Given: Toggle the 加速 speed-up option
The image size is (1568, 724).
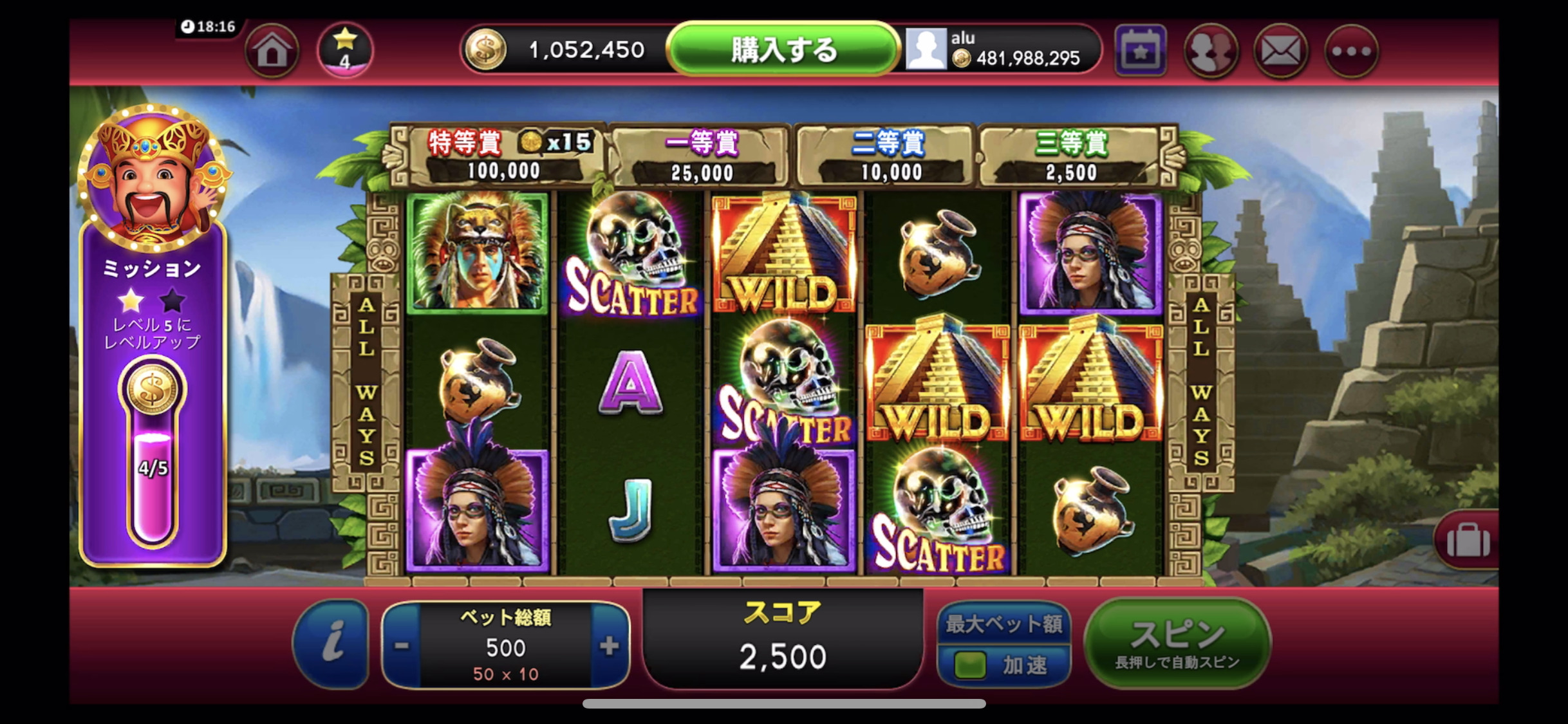Looking at the screenshot, I should (x=1003, y=665).
